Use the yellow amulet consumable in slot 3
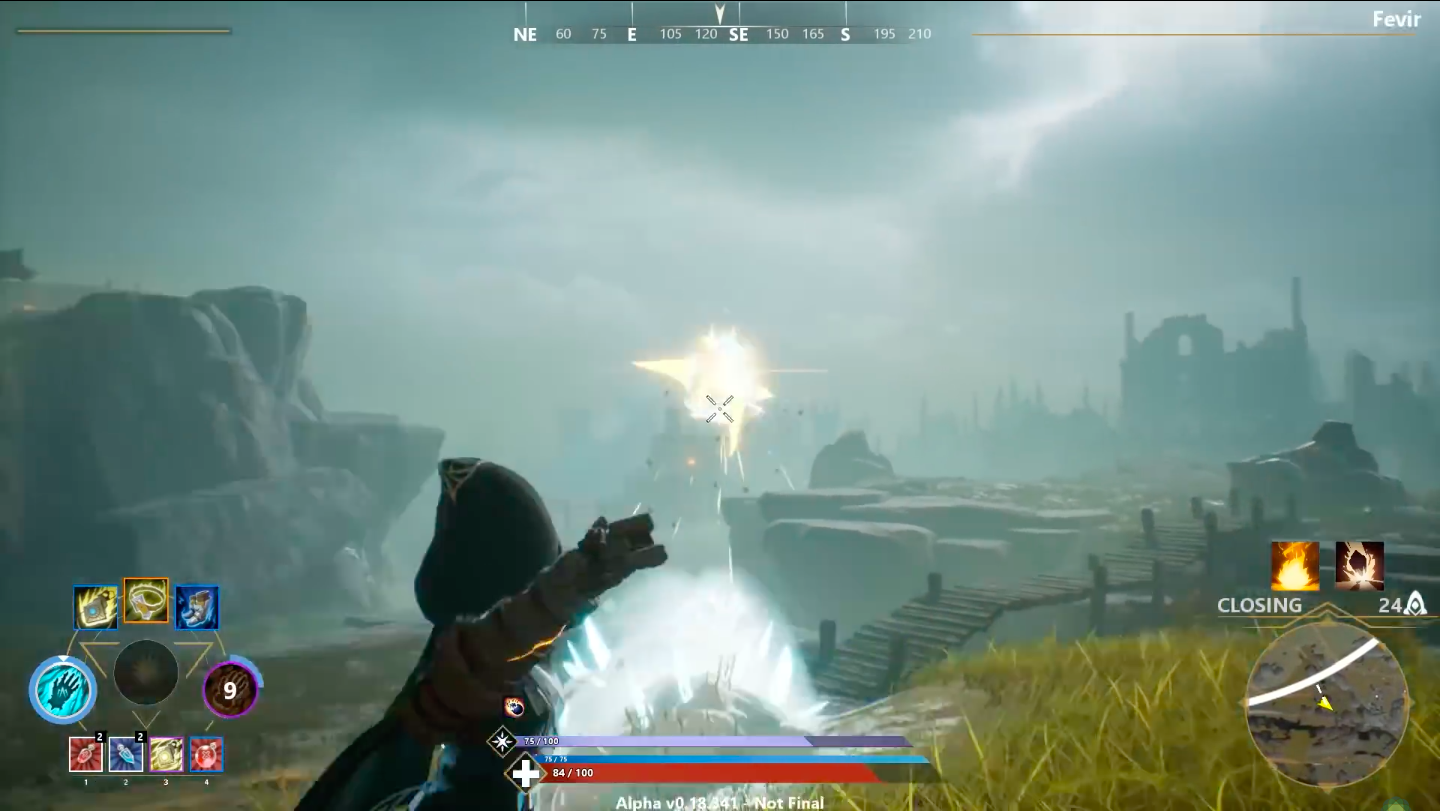This screenshot has height=811, width=1440. [166, 754]
